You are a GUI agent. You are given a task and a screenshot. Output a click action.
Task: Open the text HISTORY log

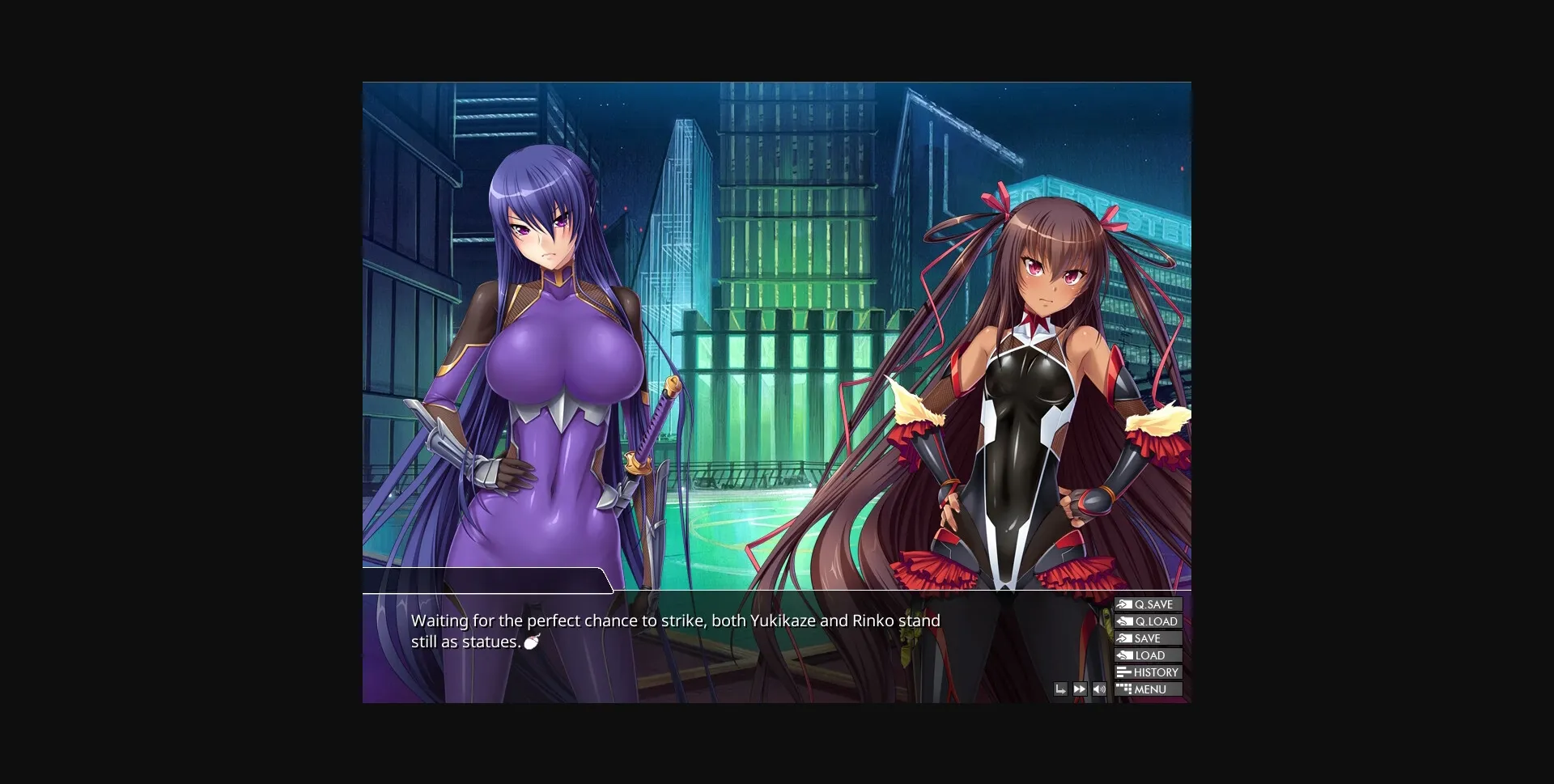point(1156,672)
